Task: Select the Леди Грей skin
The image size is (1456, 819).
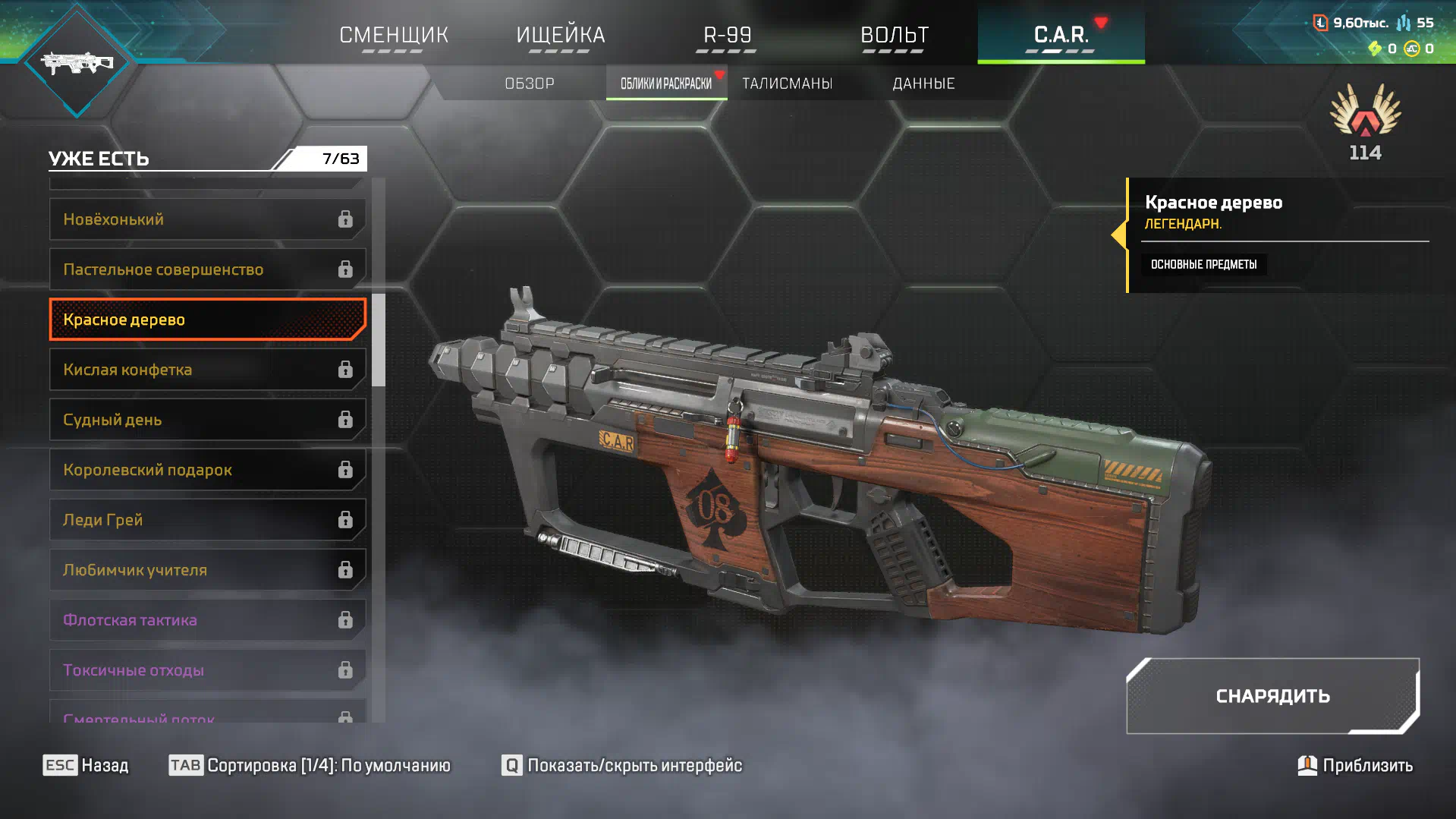Action: (207, 520)
